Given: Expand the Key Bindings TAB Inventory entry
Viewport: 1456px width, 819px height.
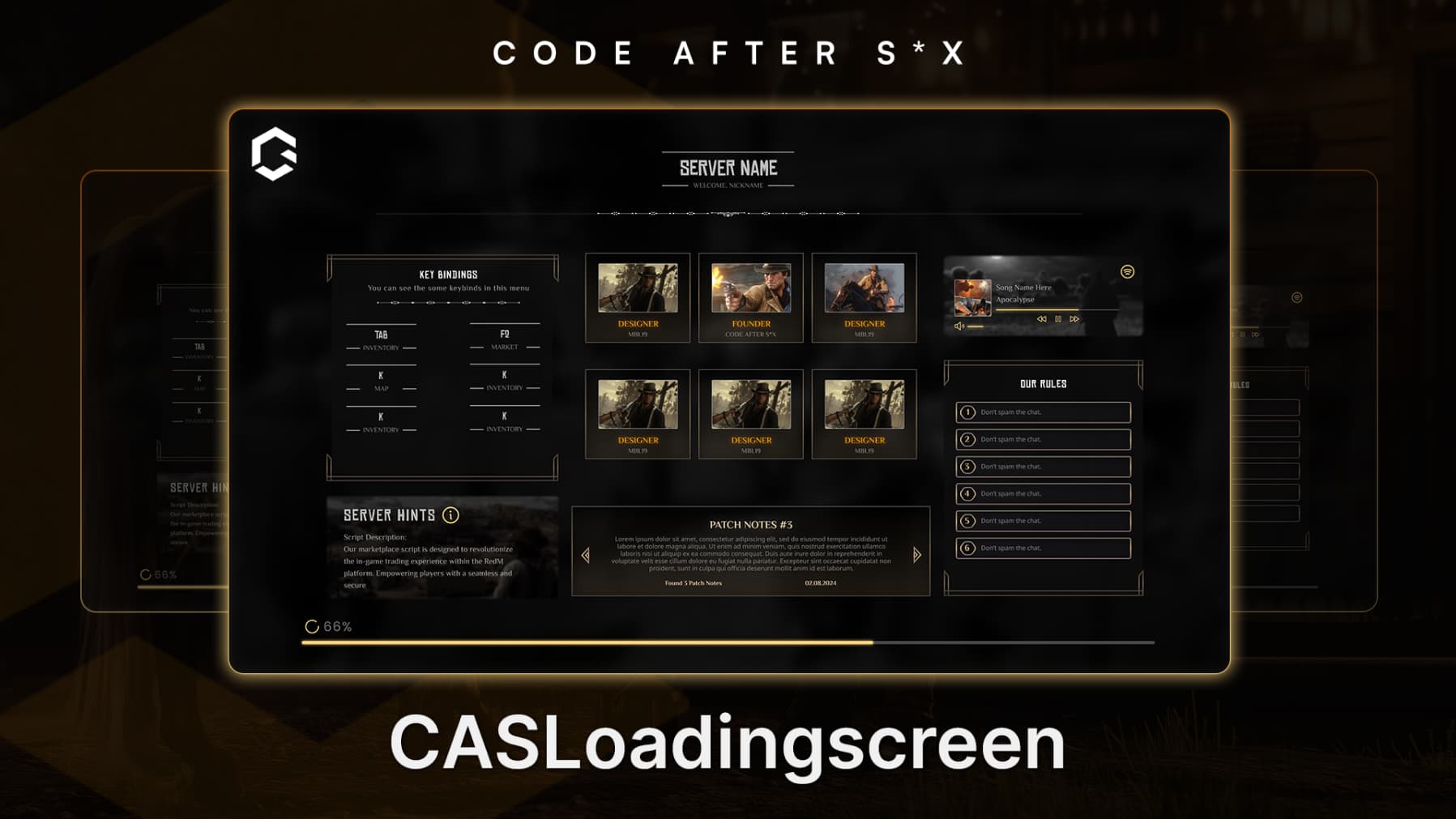Looking at the screenshot, I should click(381, 339).
